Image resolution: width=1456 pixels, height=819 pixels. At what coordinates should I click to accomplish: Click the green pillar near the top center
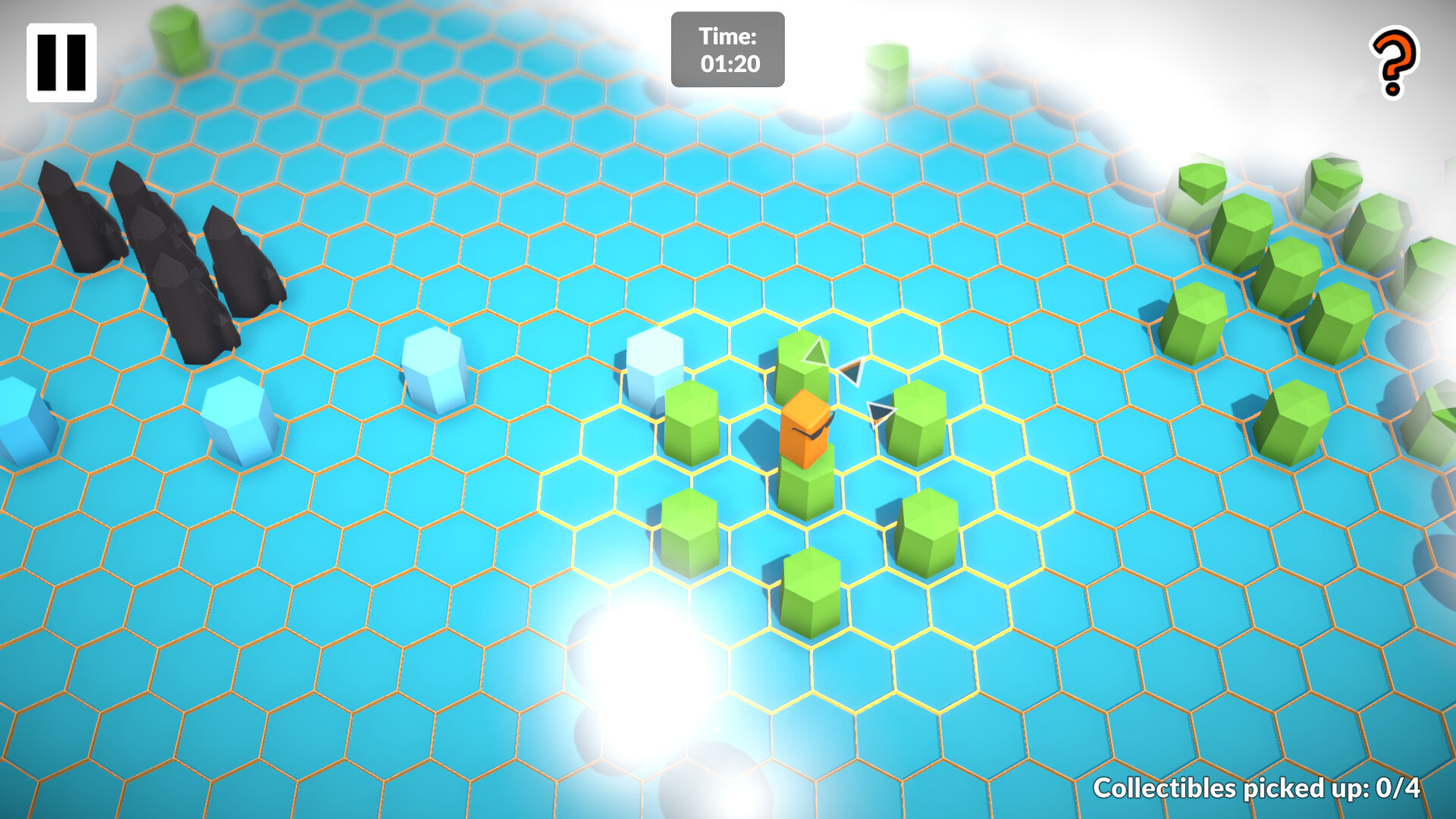[886, 72]
